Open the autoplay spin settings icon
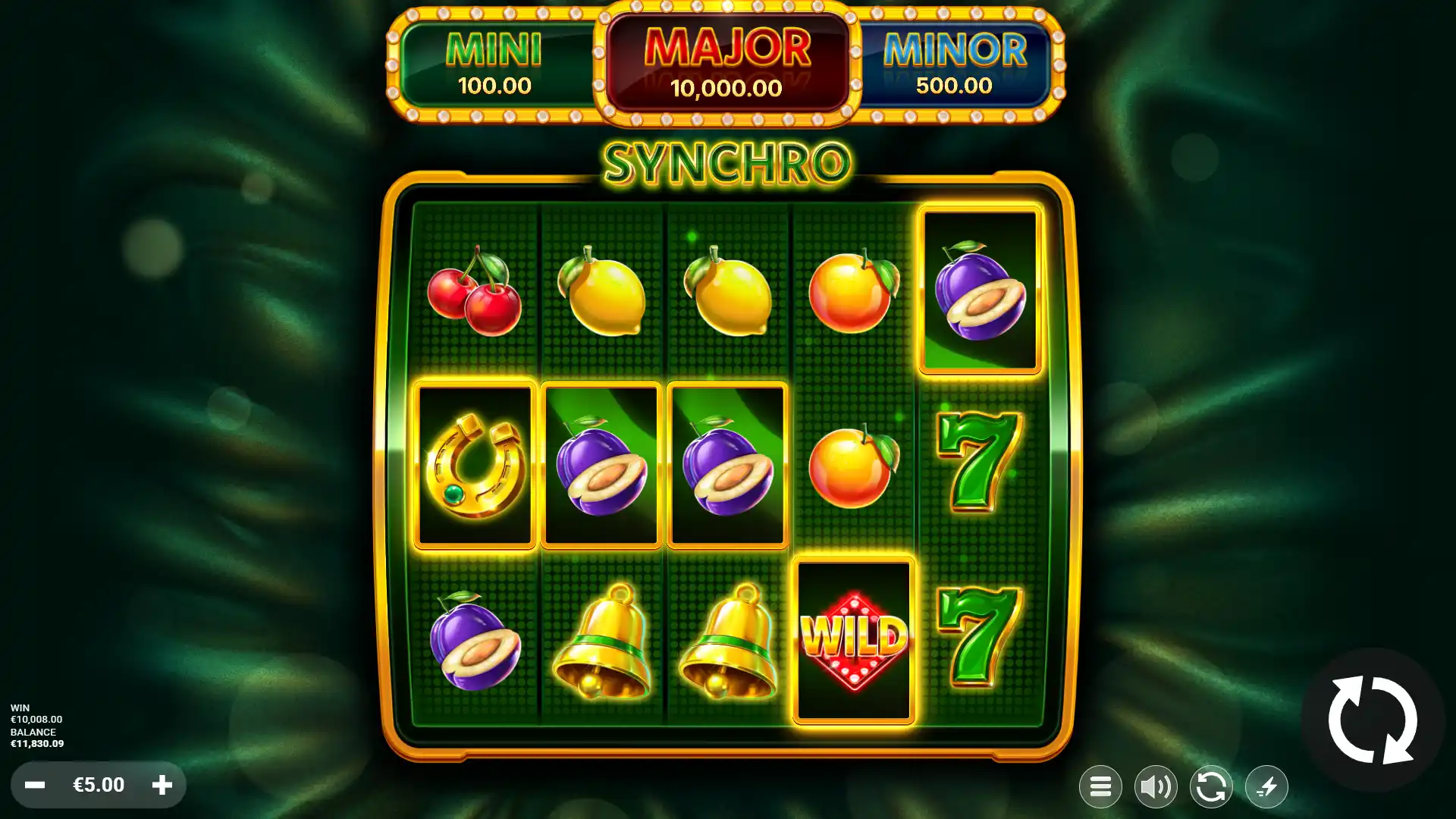This screenshot has width=1456, height=819. tap(1211, 786)
